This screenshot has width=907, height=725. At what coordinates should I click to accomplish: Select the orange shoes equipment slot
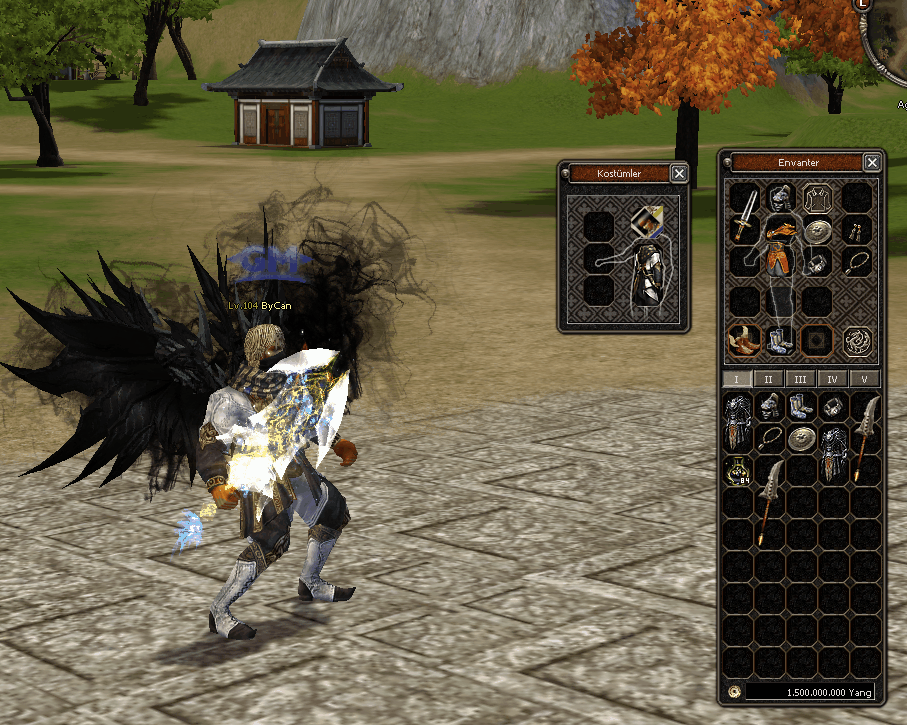(x=742, y=341)
